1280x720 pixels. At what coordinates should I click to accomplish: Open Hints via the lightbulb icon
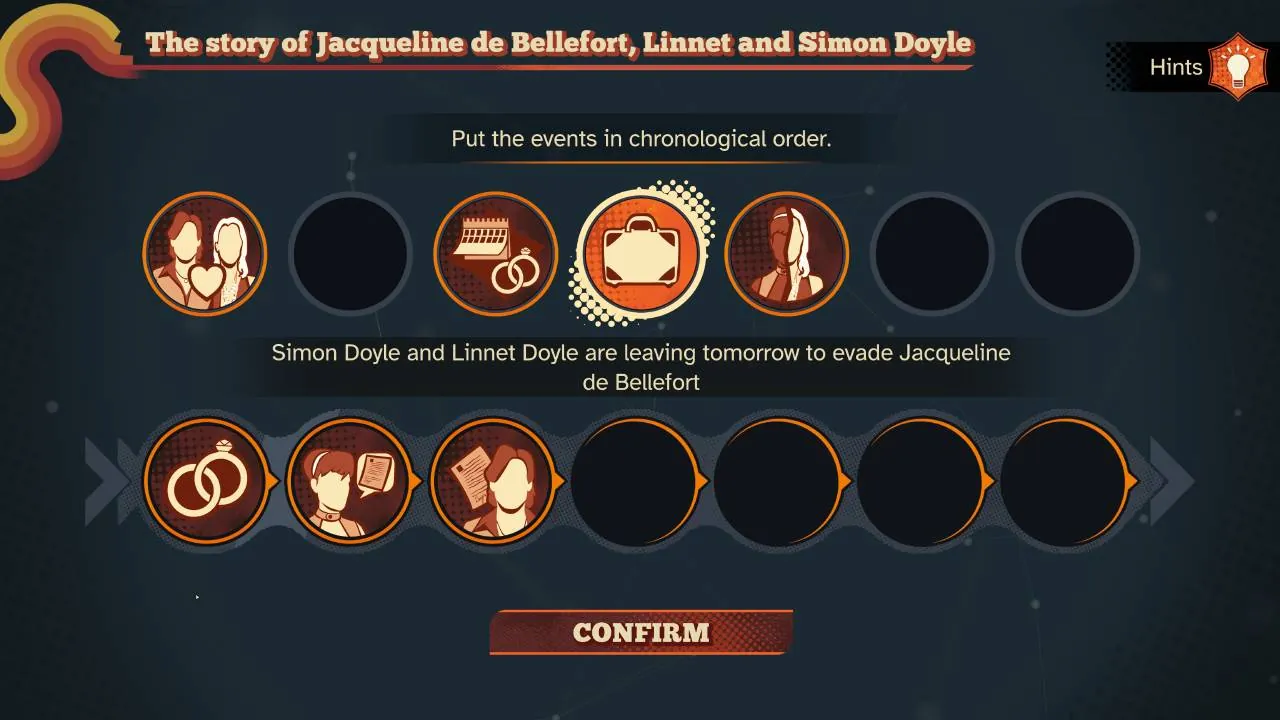click(1237, 66)
